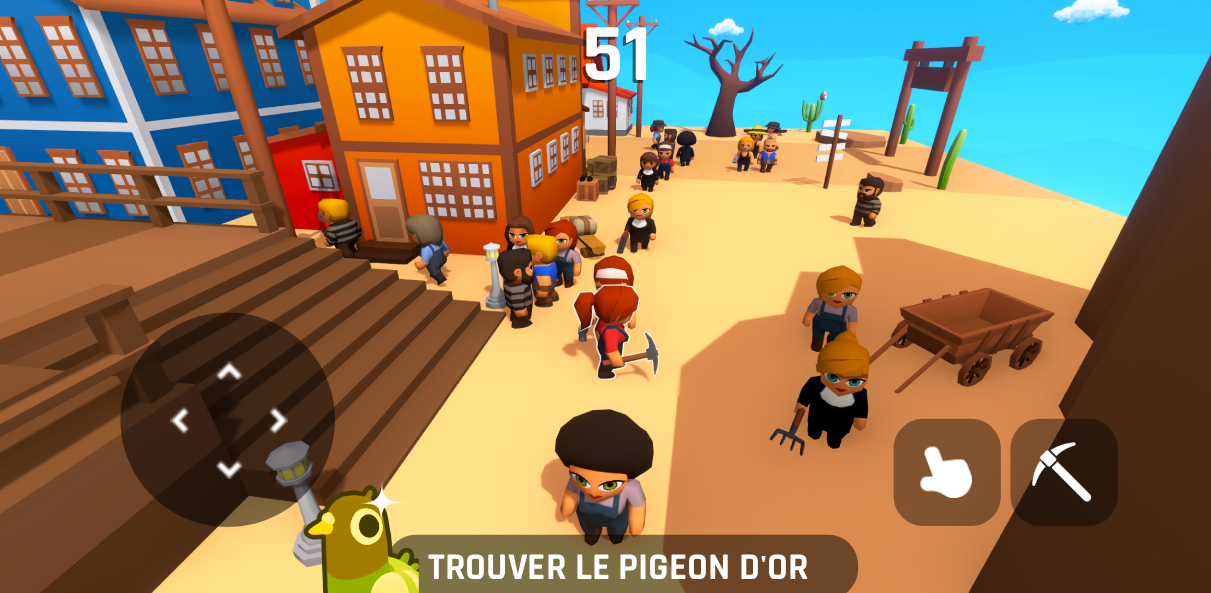The width and height of the screenshot is (1211, 593).
Task: Tap the left arrow on the movement pad
Action: tap(181, 421)
